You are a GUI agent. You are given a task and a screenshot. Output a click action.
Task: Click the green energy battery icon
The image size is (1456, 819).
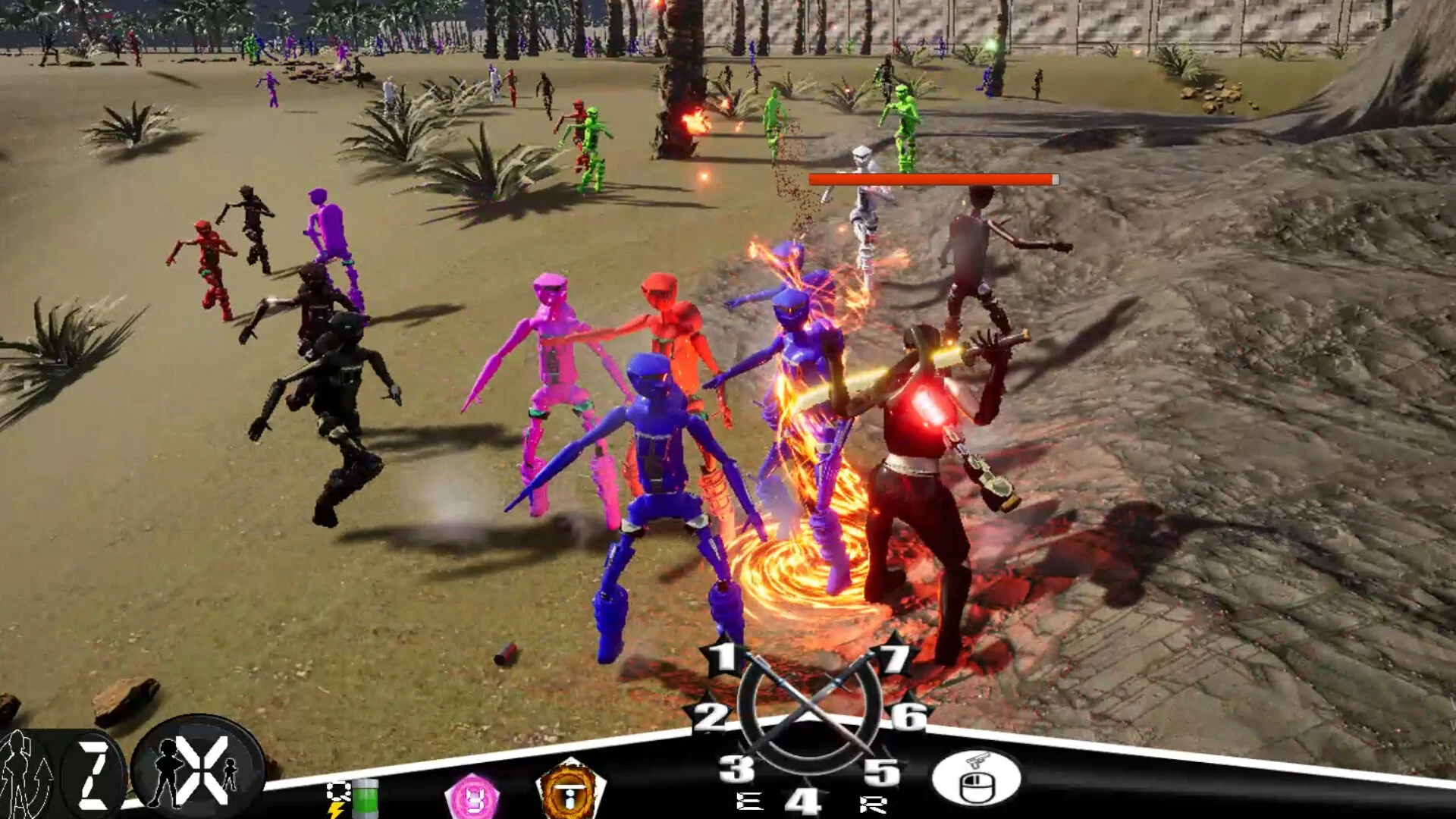(365, 798)
